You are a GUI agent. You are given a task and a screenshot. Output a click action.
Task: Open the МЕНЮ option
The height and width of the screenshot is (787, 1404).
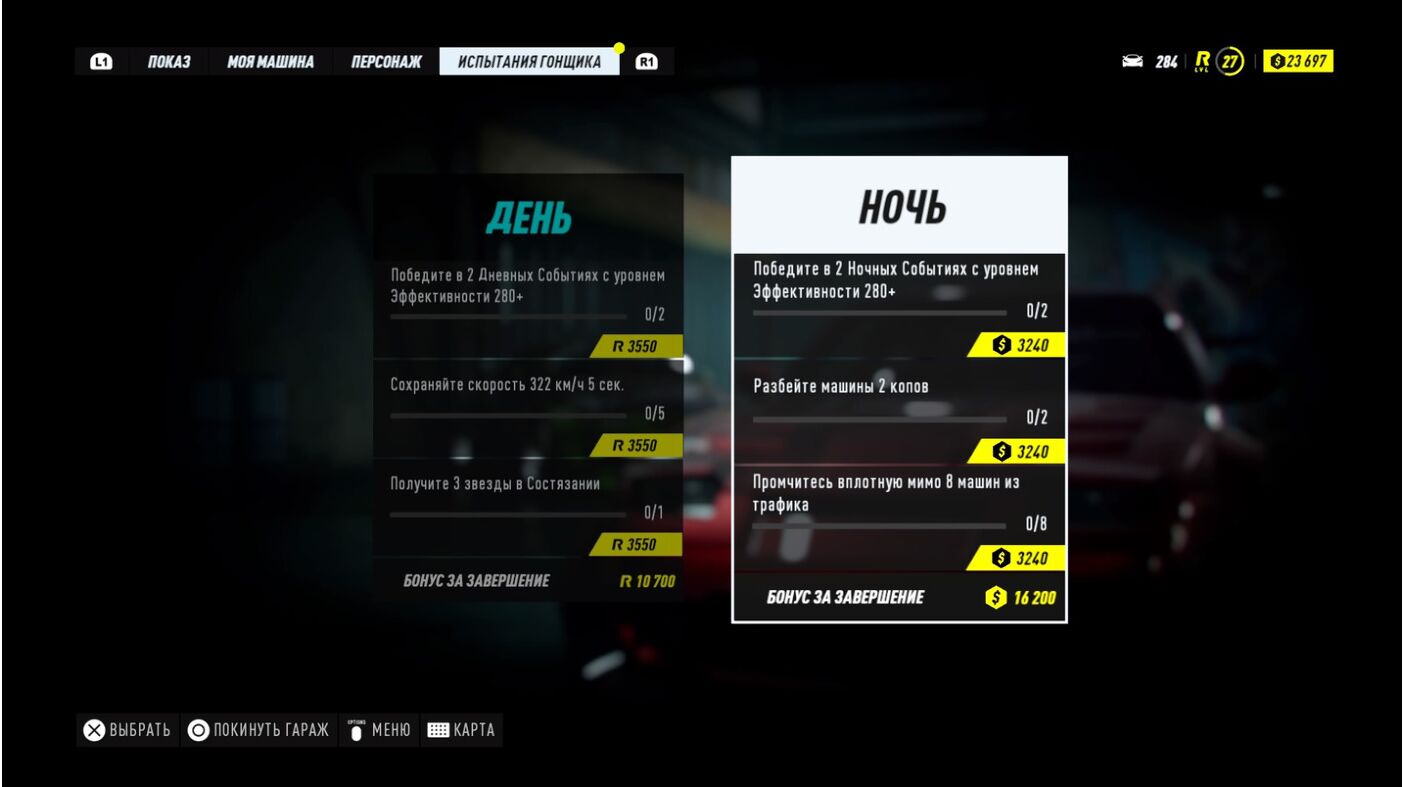(x=379, y=730)
